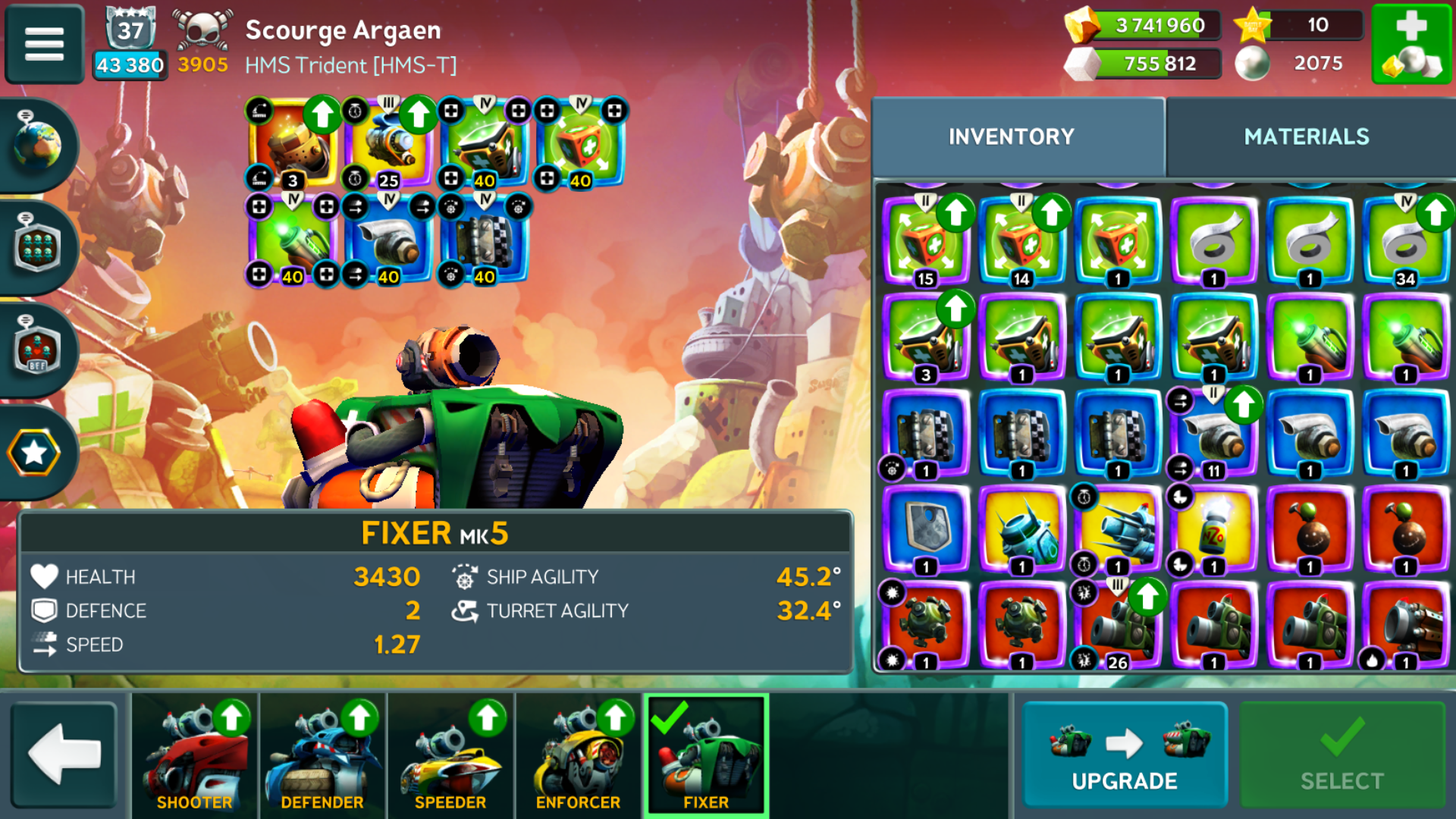Choose the Shooter ship

[195, 755]
